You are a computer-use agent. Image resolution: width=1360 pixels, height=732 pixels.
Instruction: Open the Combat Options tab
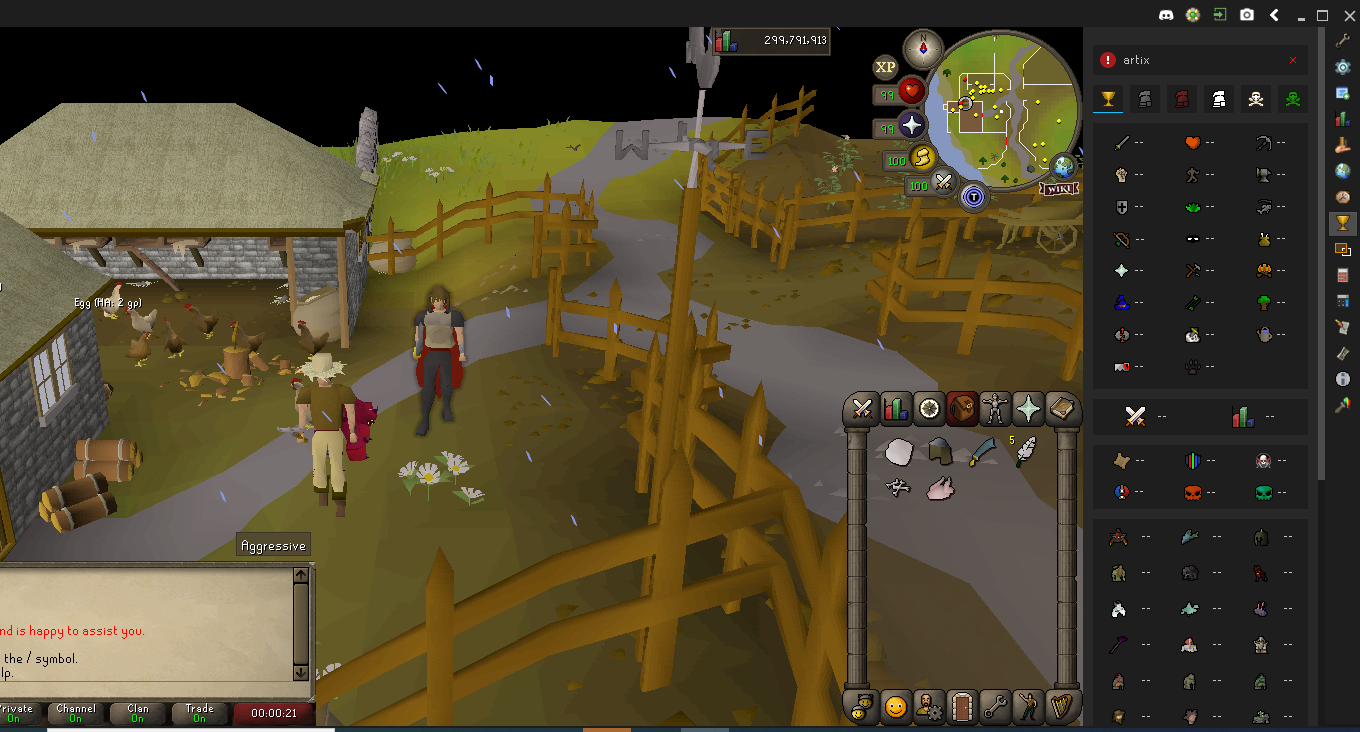point(862,408)
